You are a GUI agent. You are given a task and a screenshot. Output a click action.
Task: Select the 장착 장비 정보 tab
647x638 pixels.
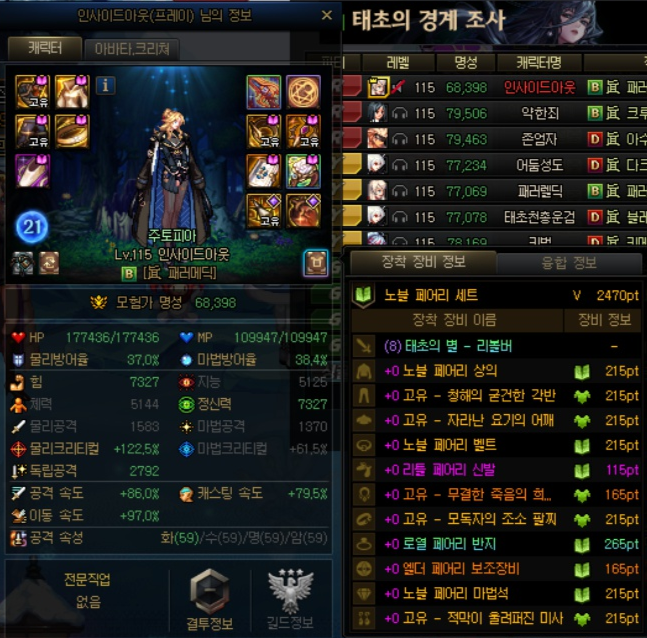[425, 263]
